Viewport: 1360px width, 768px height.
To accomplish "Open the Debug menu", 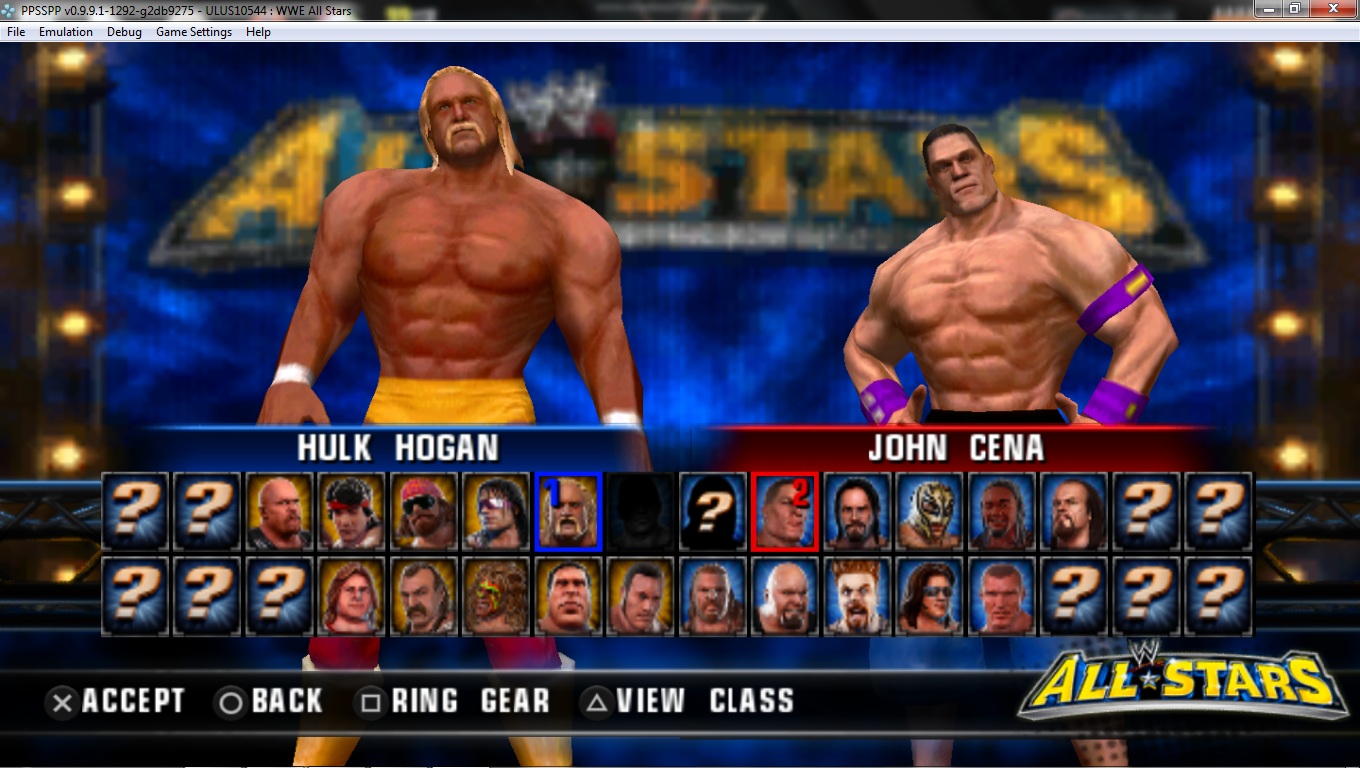I will pos(124,32).
